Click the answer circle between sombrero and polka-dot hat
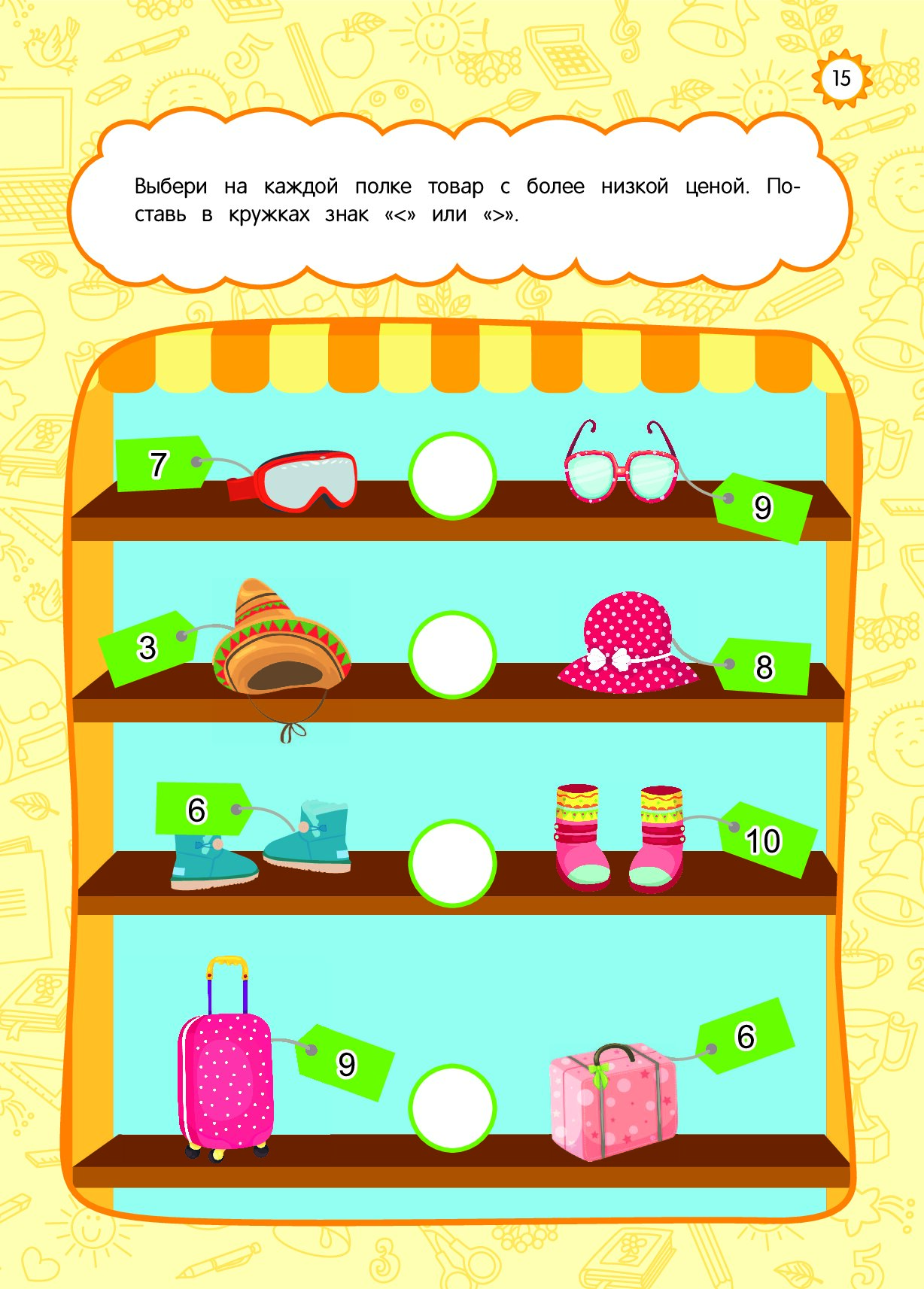924x1289 pixels. (x=452, y=655)
